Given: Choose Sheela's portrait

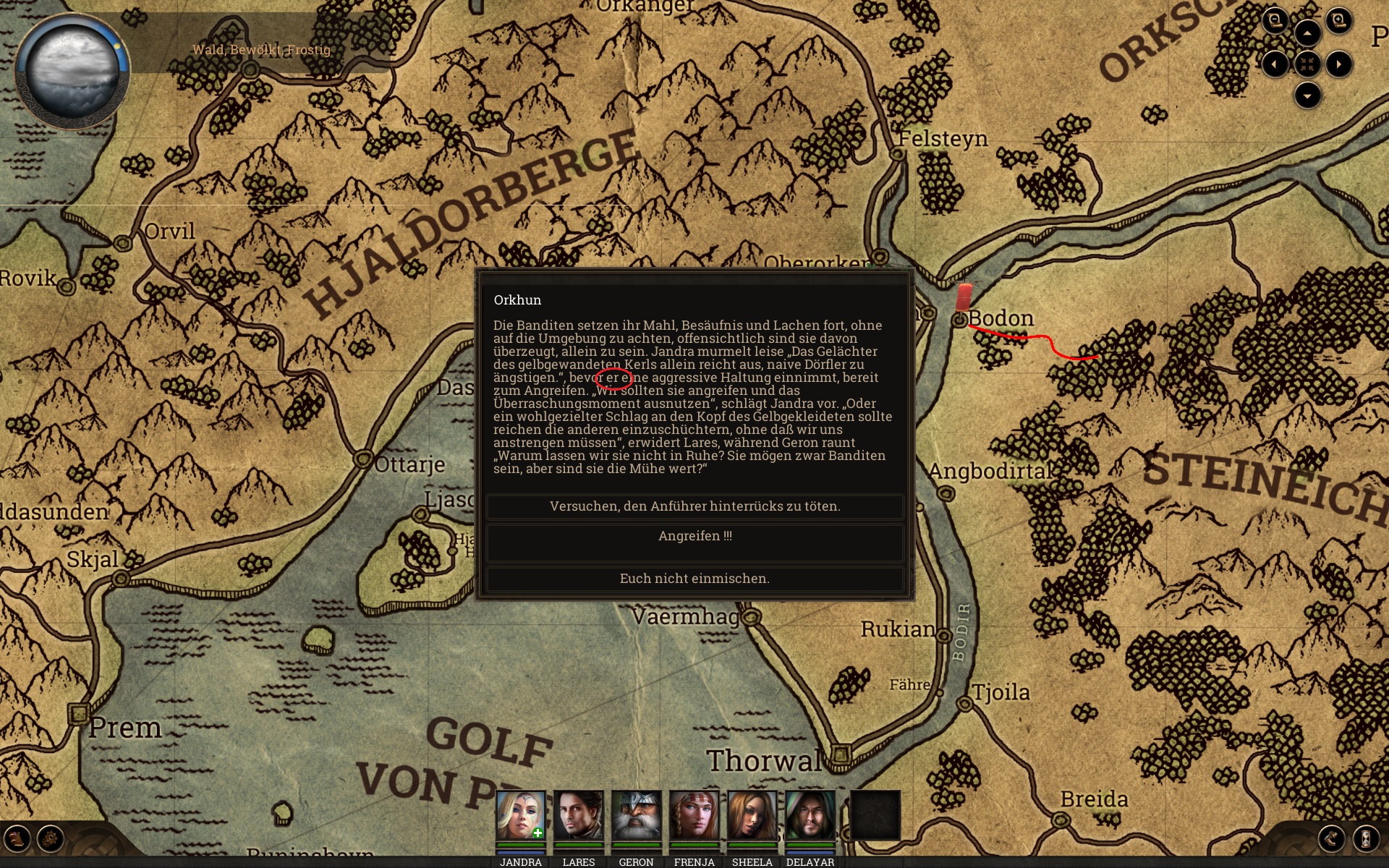Looking at the screenshot, I should point(752,815).
